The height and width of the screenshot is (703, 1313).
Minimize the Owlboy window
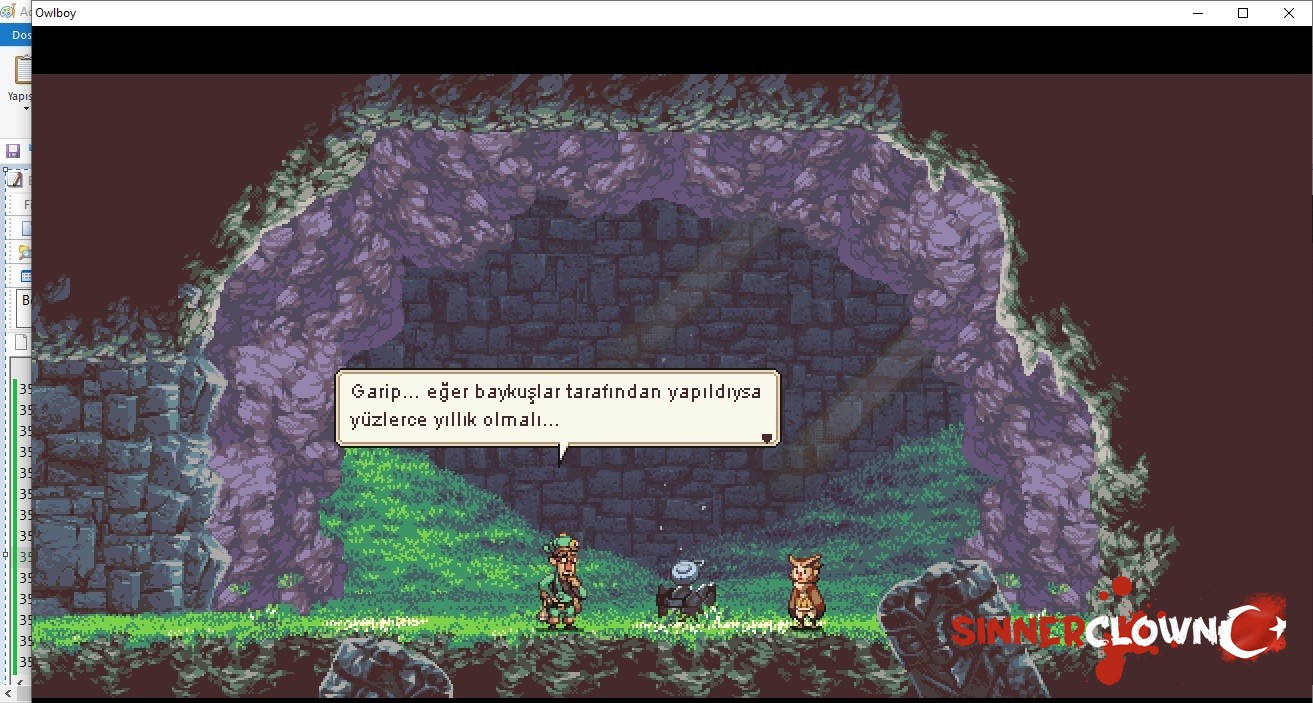point(1197,13)
